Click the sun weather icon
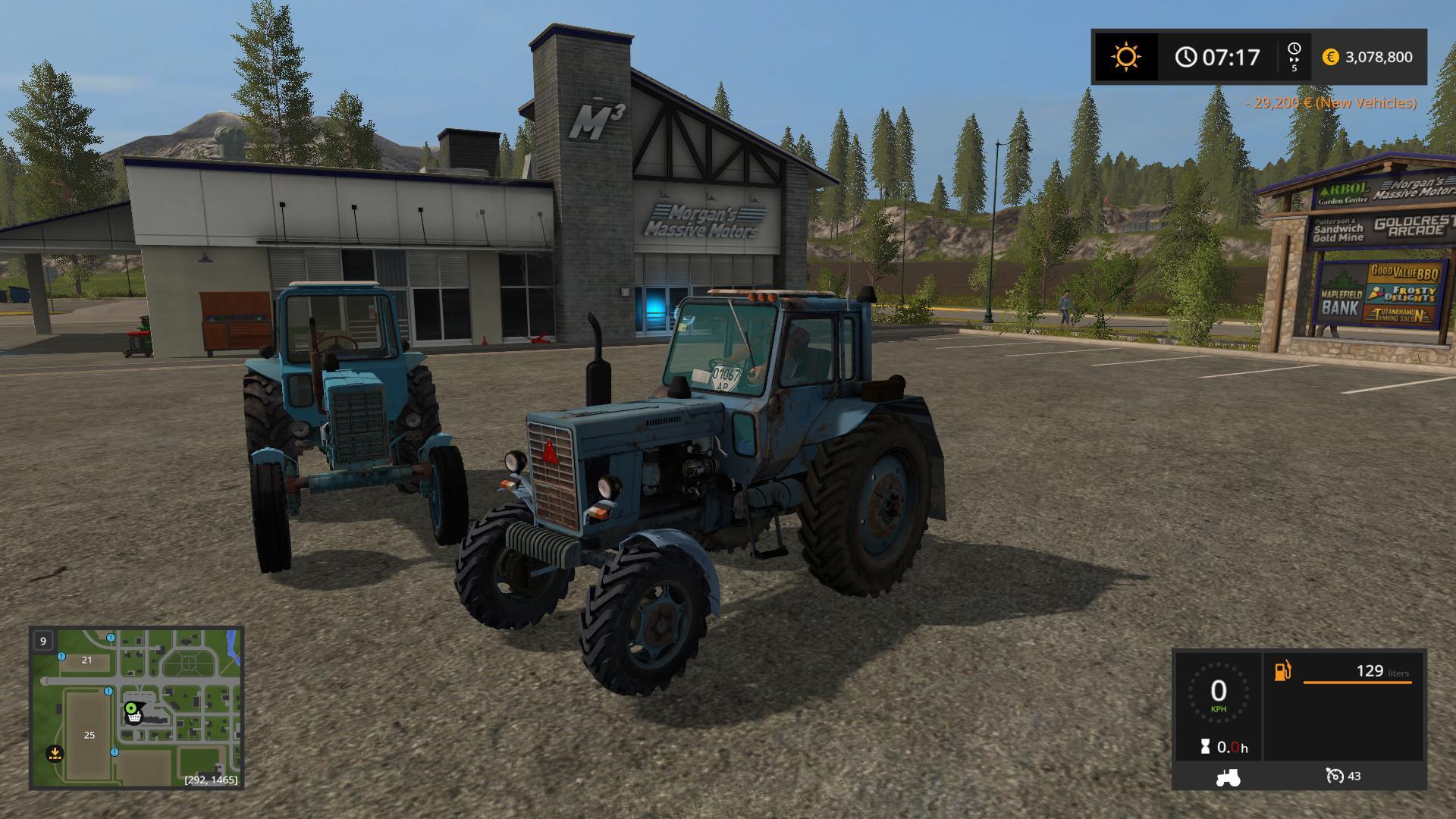 1125,57
